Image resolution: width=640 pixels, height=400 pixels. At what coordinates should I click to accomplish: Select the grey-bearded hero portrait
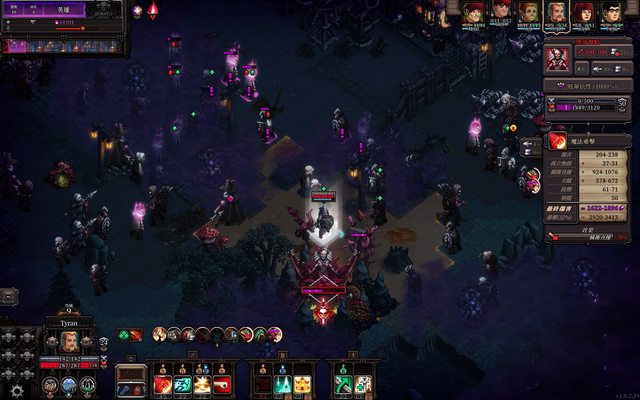pos(555,13)
